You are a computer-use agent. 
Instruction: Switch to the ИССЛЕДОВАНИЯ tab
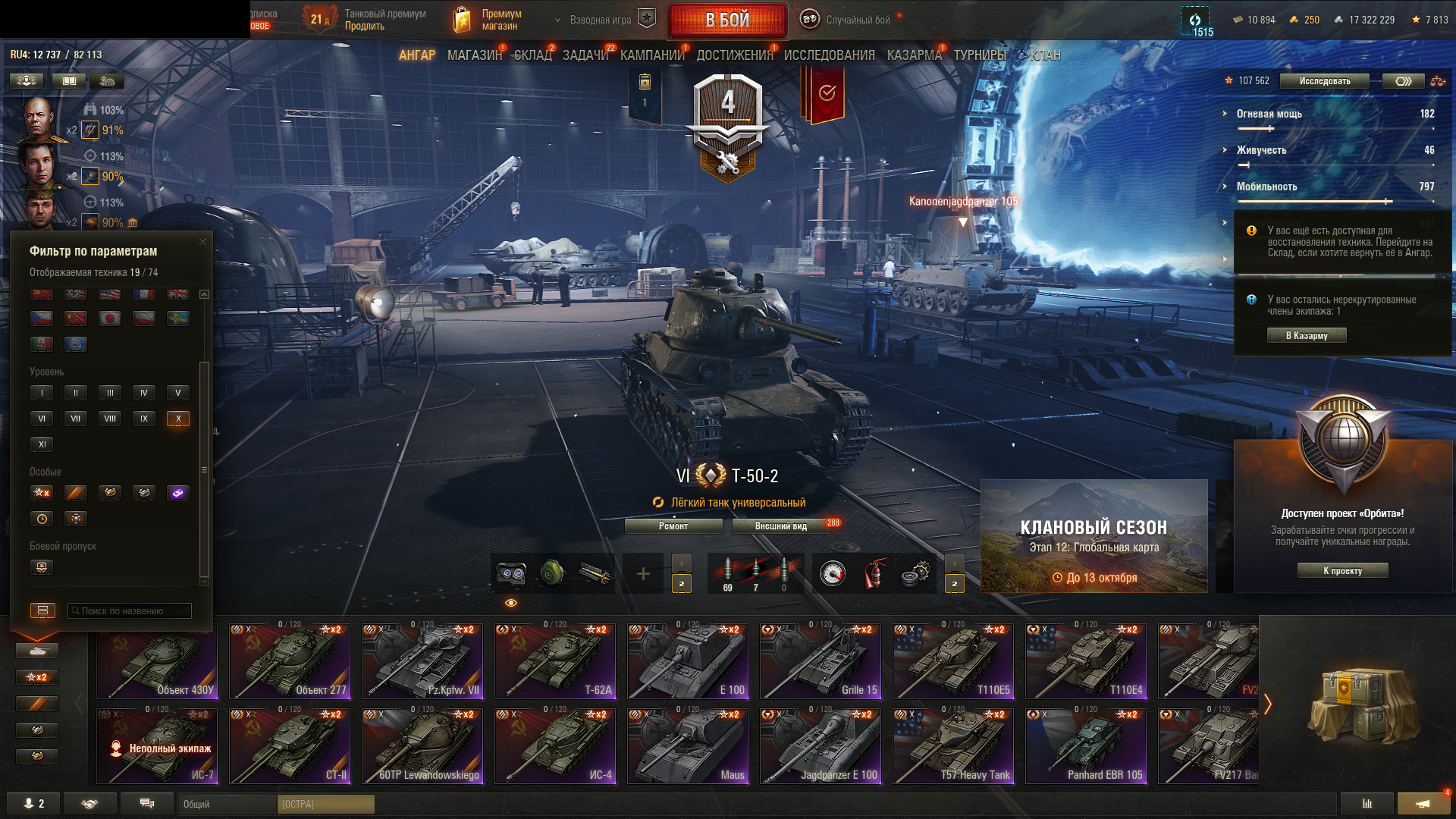point(829,55)
